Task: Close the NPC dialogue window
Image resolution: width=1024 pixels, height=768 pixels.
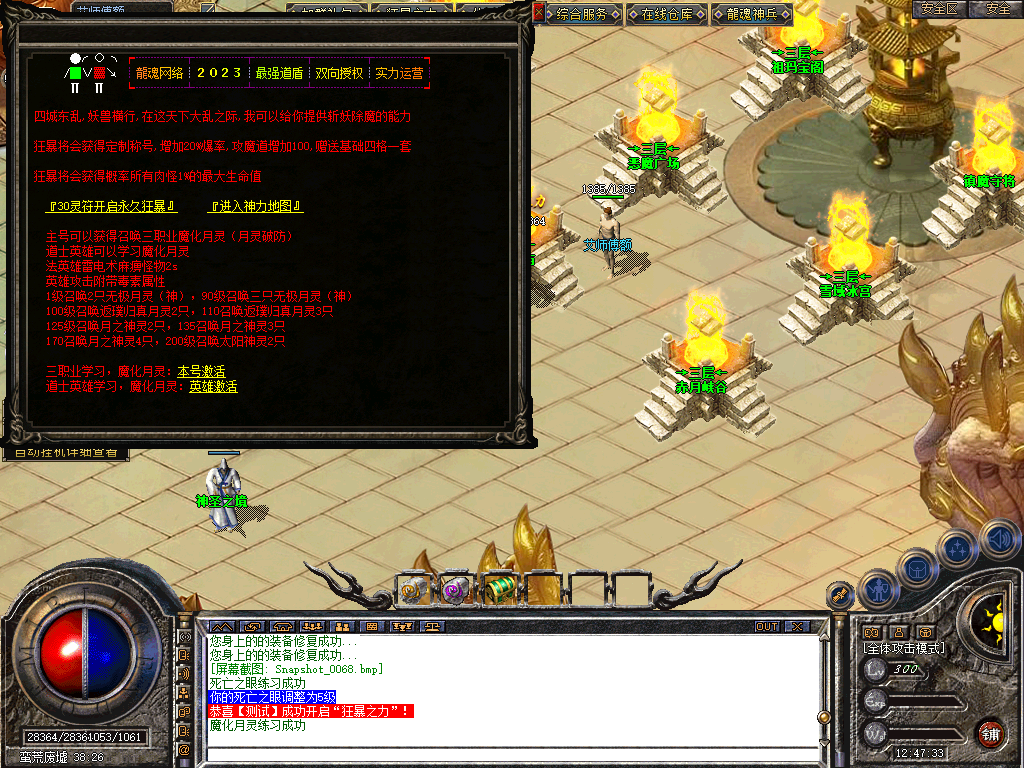Action: tap(538, 13)
